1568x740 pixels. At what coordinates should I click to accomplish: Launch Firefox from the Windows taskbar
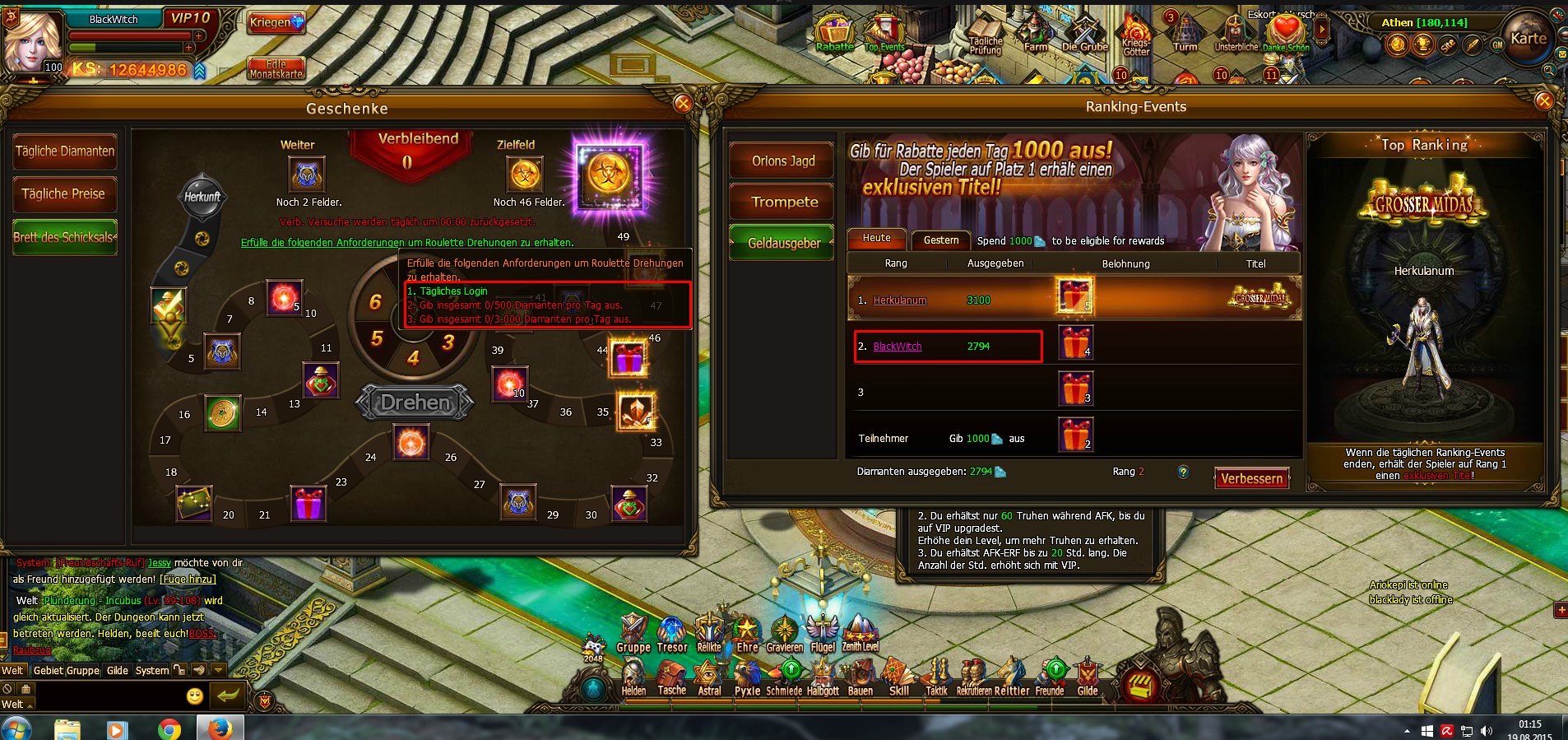pyautogui.click(x=220, y=728)
